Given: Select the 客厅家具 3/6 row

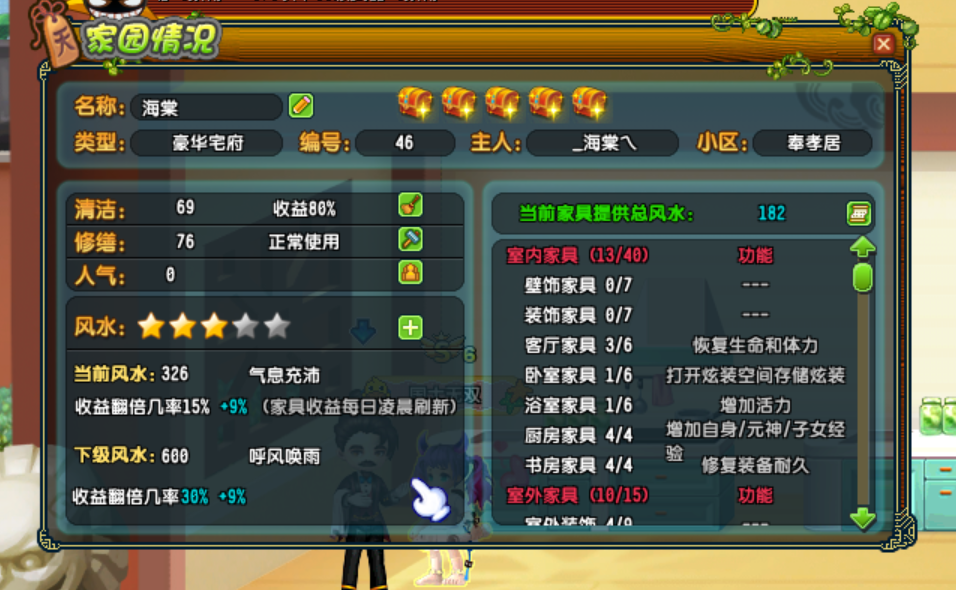Looking at the screenshot, I should (x=578, y=345).
